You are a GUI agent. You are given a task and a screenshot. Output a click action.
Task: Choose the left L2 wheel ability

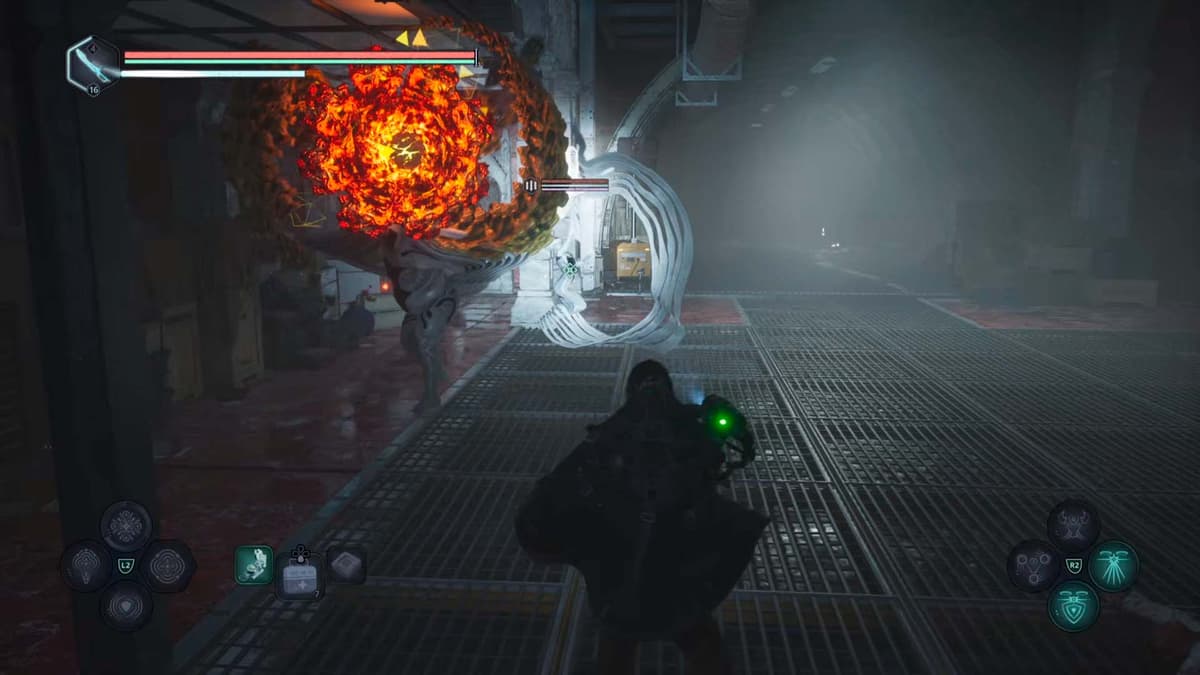pyautogui.click(x=86, y=566)
